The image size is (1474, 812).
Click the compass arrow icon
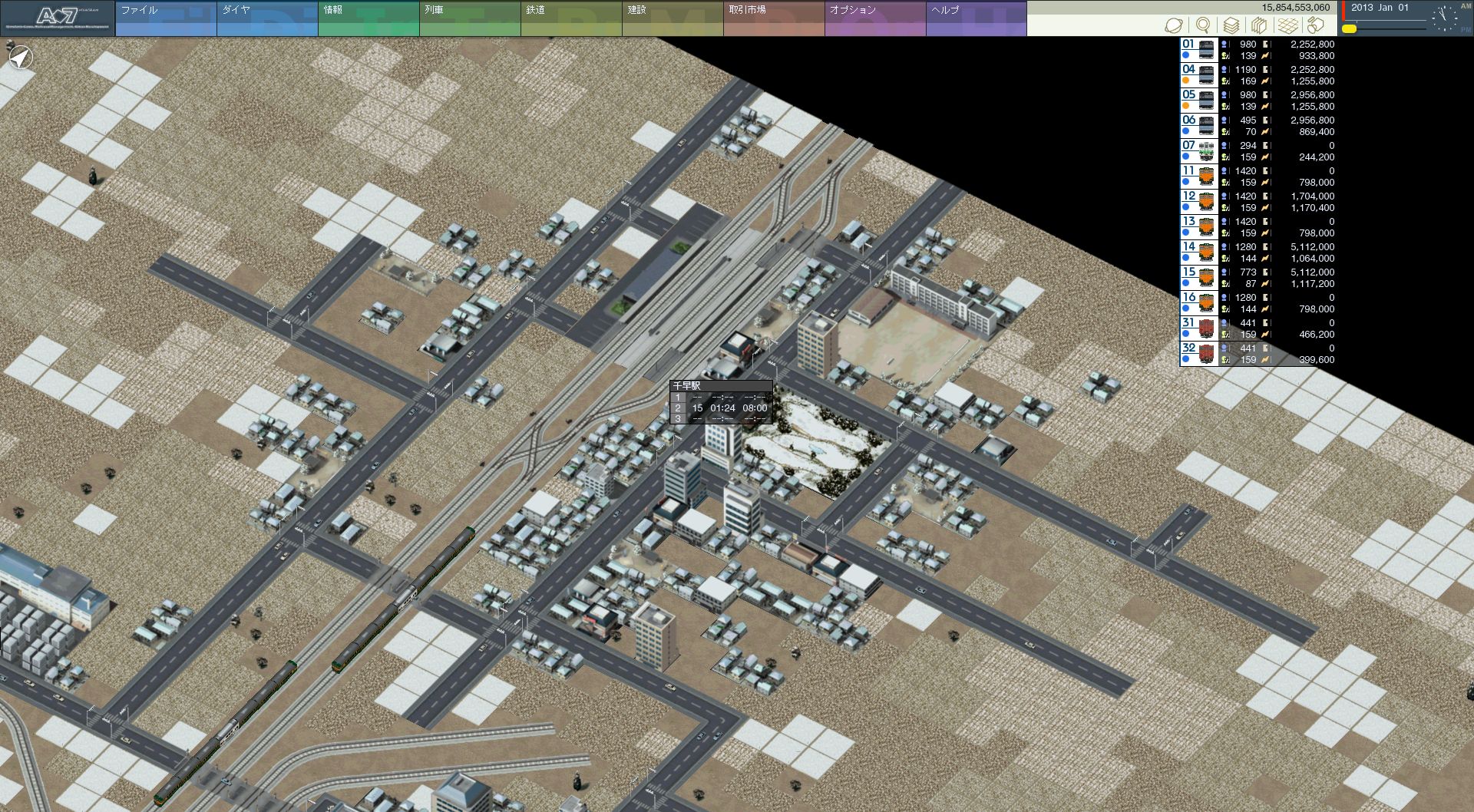tap(21, 57)
